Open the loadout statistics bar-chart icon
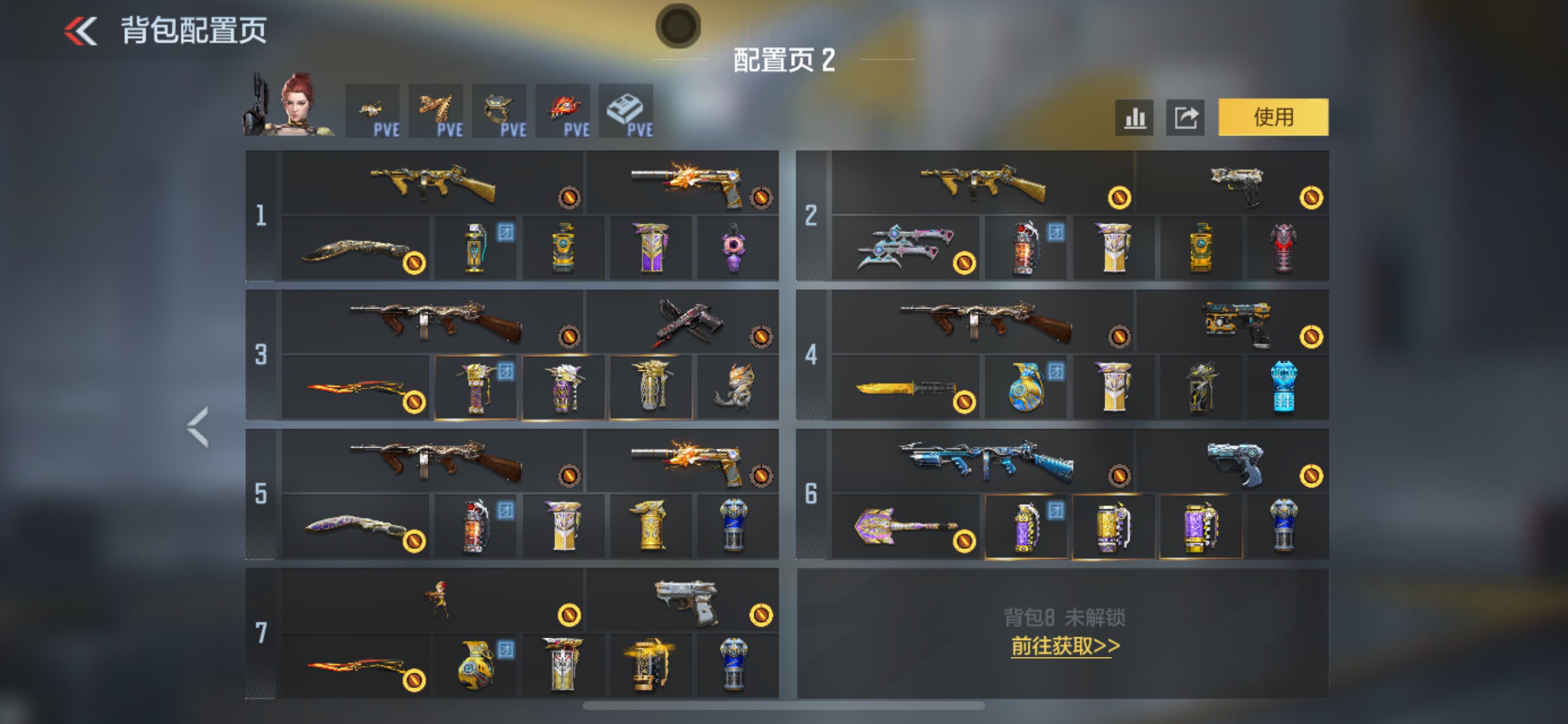Screen dimensions: 1568x724 point(1133,117)
